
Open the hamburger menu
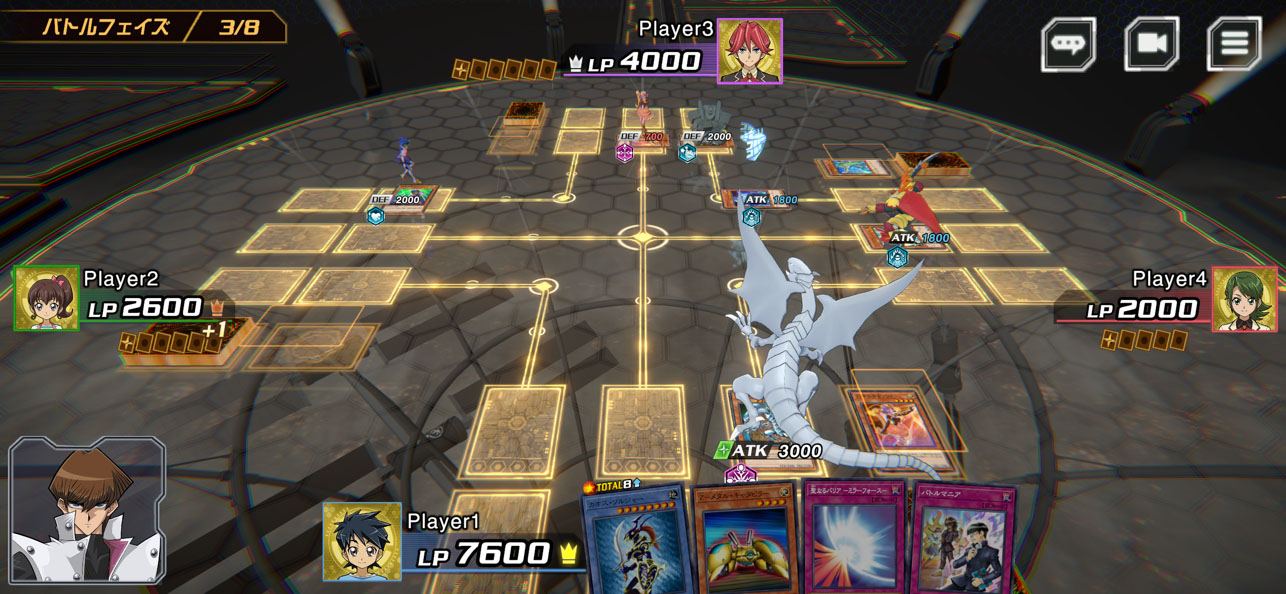[x=1234, y=44]
